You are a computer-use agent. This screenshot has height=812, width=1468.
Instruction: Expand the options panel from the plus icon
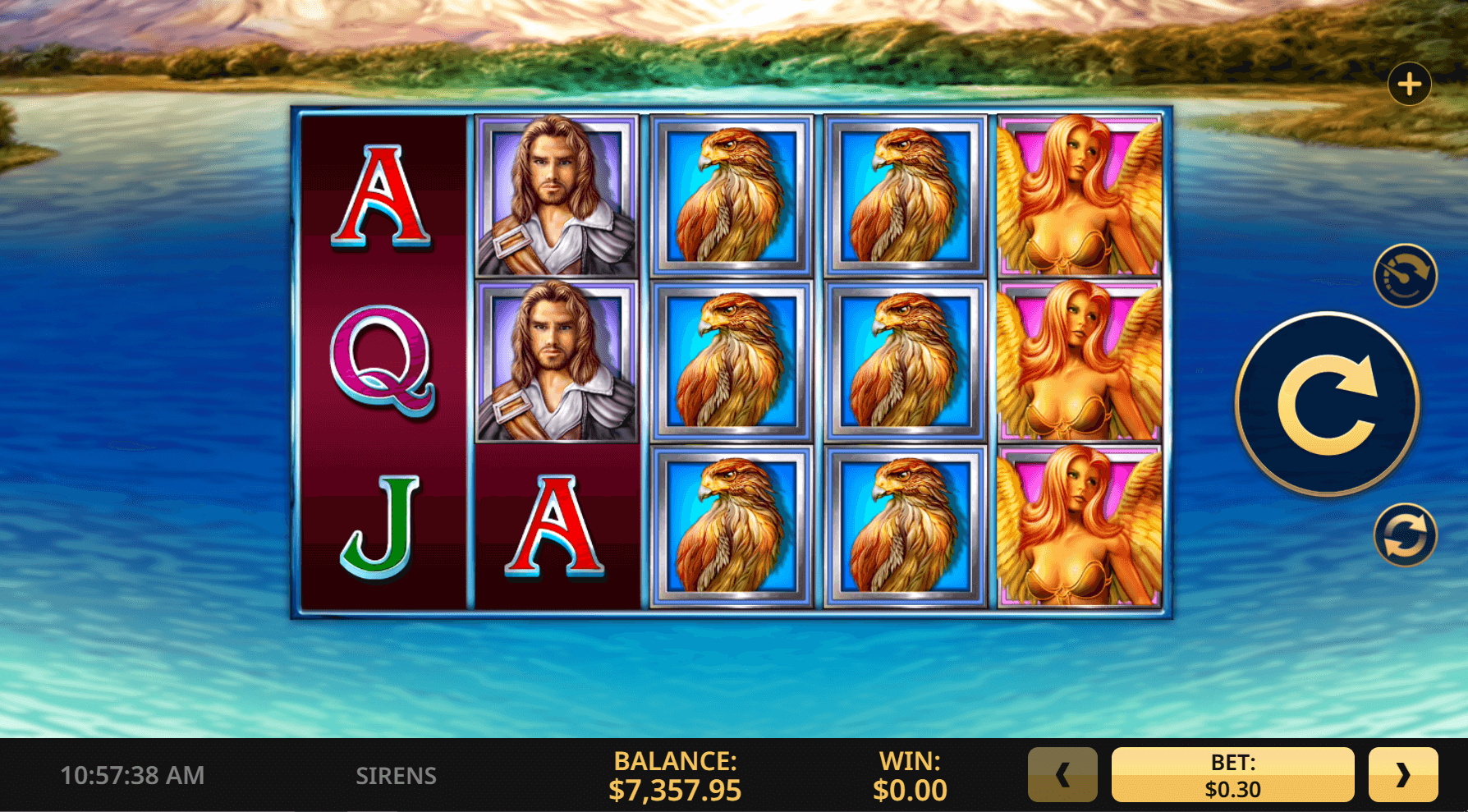[x=1410, y=82]
